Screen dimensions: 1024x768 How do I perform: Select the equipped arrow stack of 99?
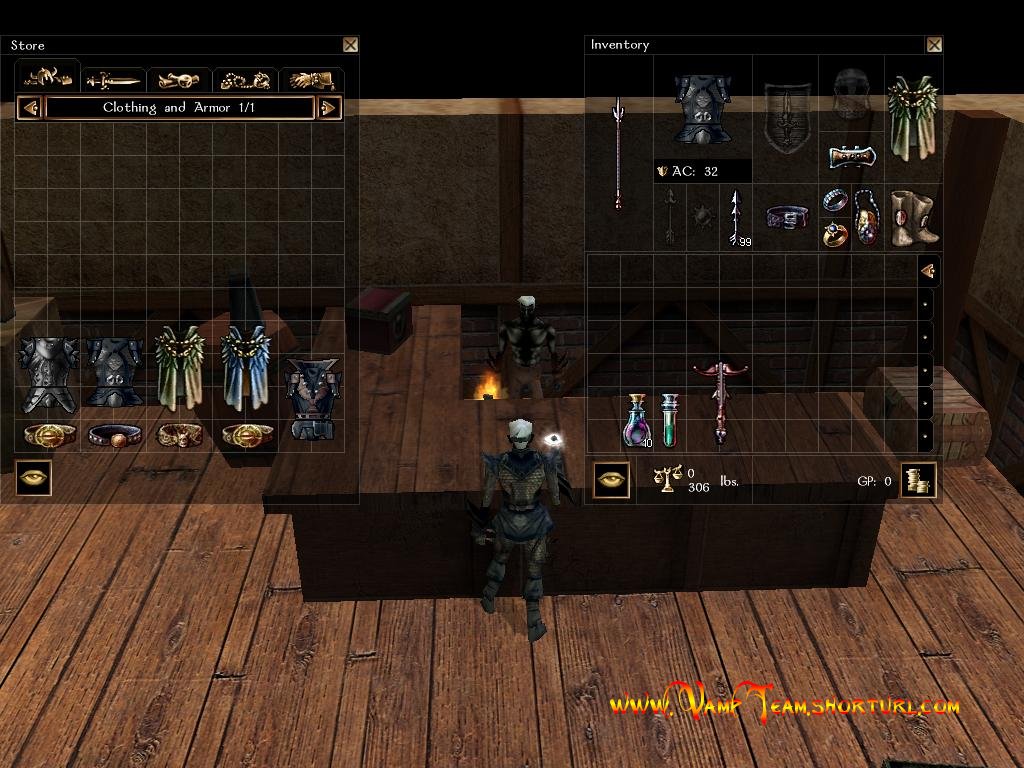736,217
